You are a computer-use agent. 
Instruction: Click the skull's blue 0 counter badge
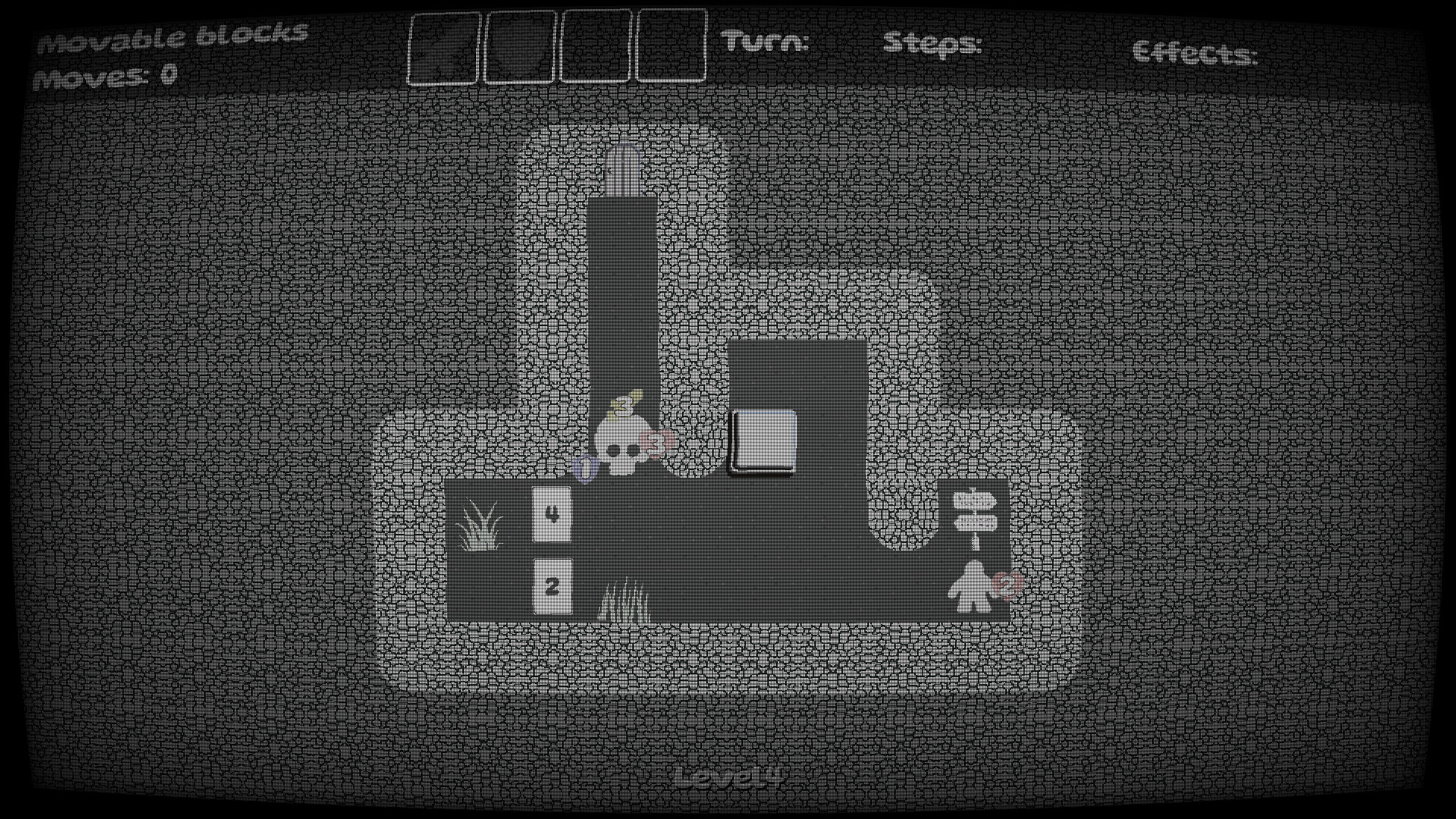click(x=583, y=469)
